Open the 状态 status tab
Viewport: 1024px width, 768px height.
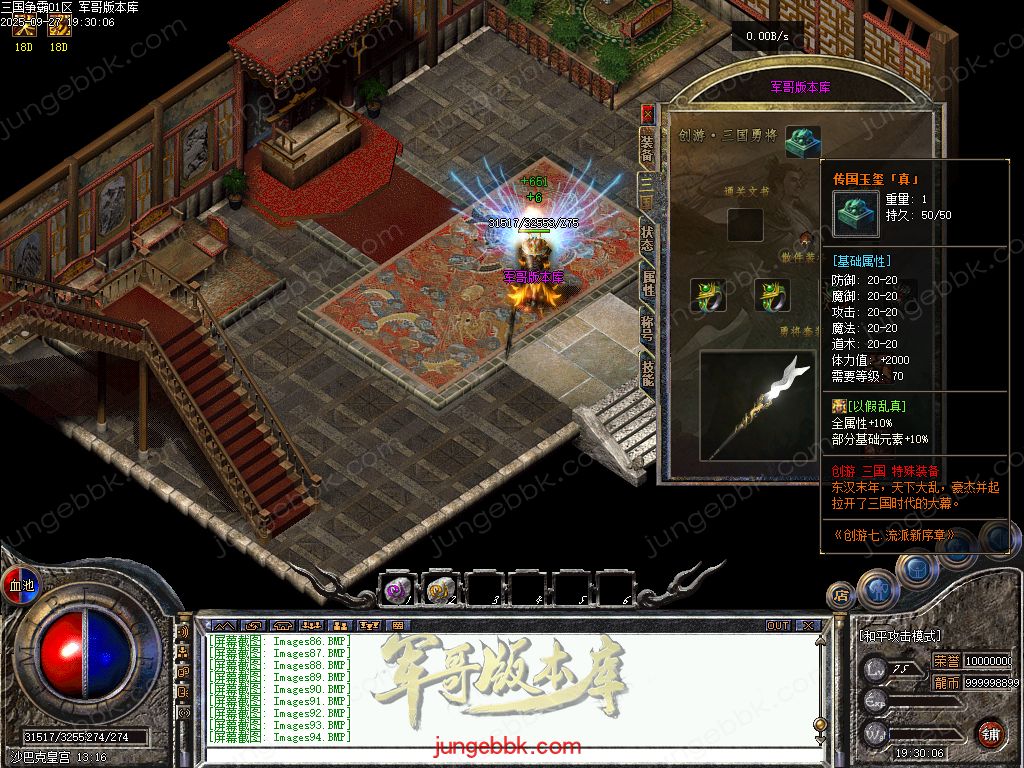coord(647,238)
